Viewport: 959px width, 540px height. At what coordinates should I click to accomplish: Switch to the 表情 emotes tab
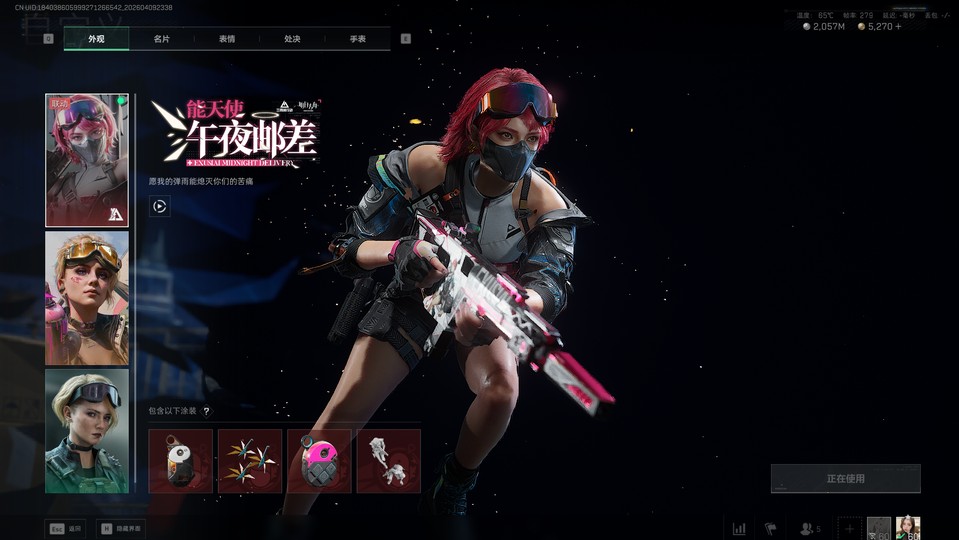coord(227,39)
